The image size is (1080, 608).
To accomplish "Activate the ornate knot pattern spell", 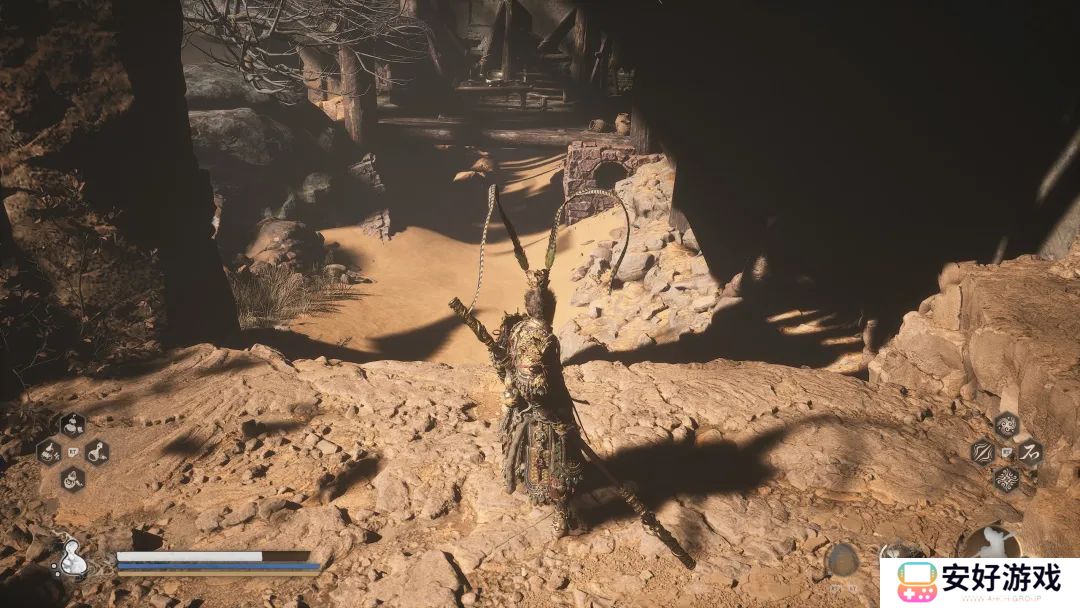I will coord(1006,478).
